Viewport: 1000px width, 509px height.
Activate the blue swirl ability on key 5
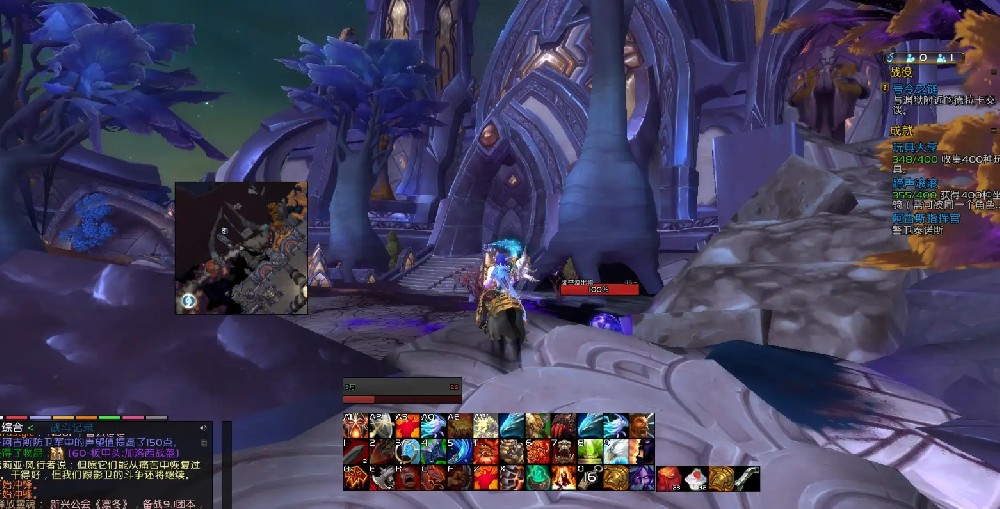point(461,452)
